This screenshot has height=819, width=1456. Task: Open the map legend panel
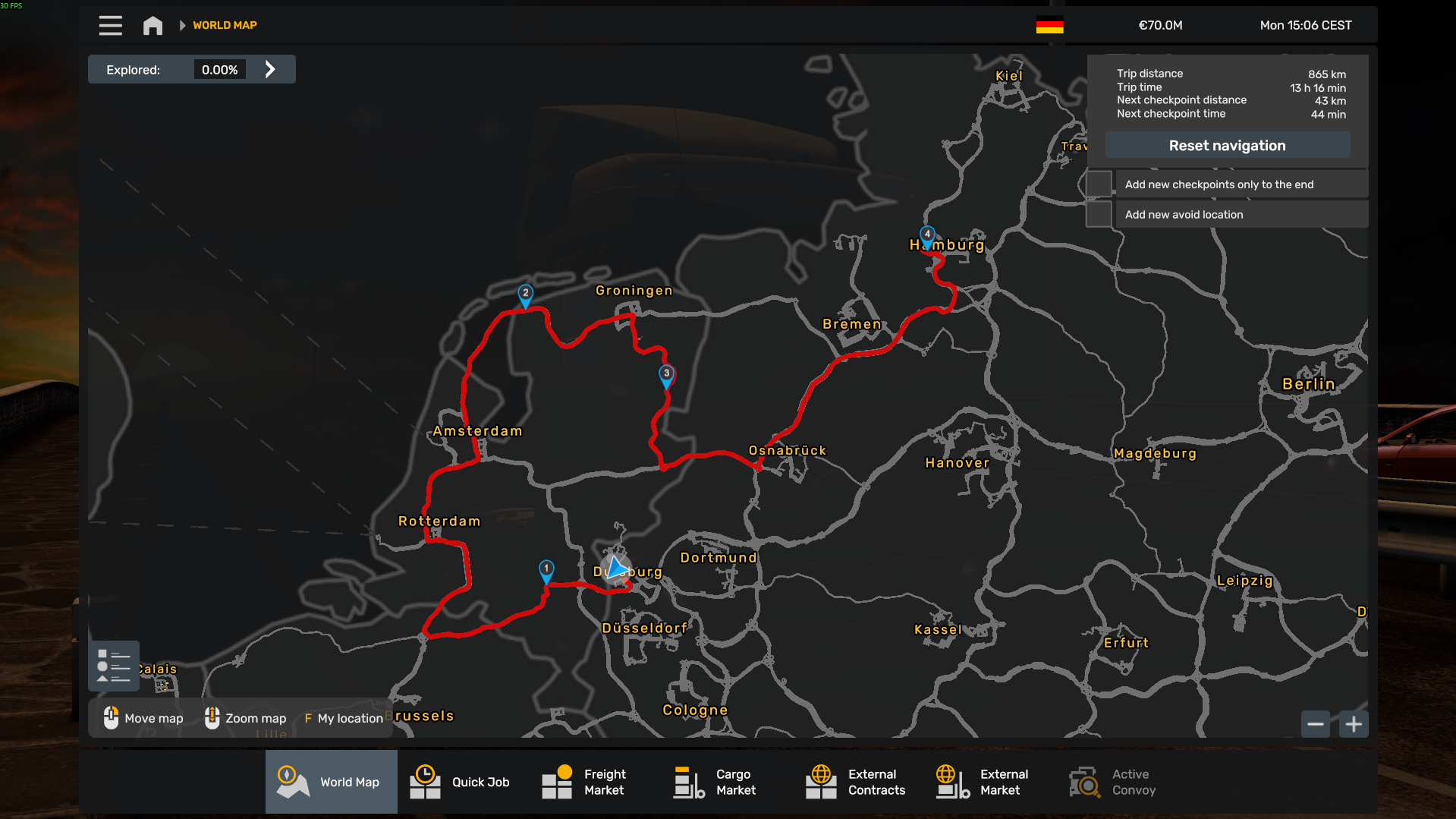pos(114,666)
